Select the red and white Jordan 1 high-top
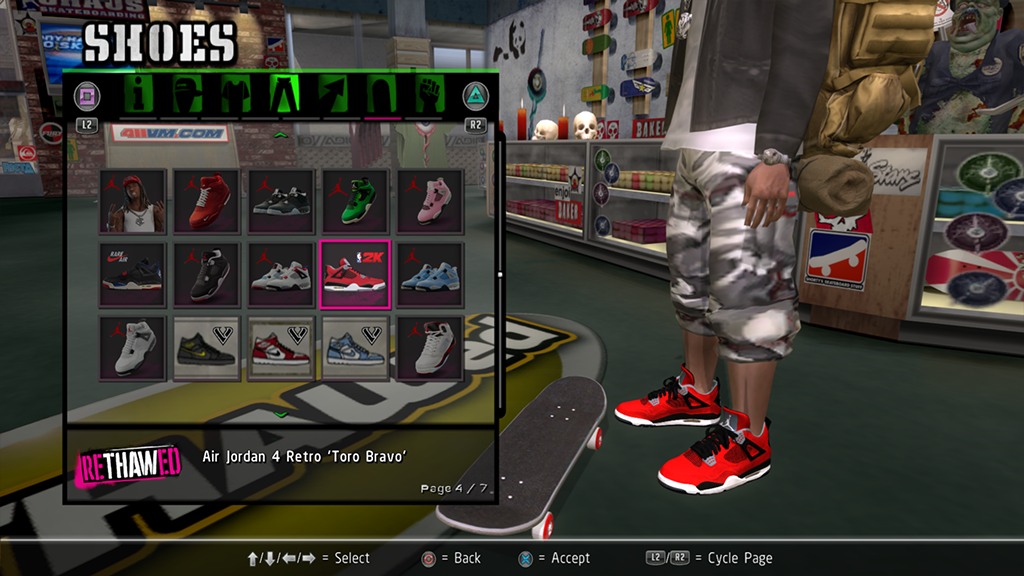Viewport: 1024px width, 576px height. click(x=280, y=347)
